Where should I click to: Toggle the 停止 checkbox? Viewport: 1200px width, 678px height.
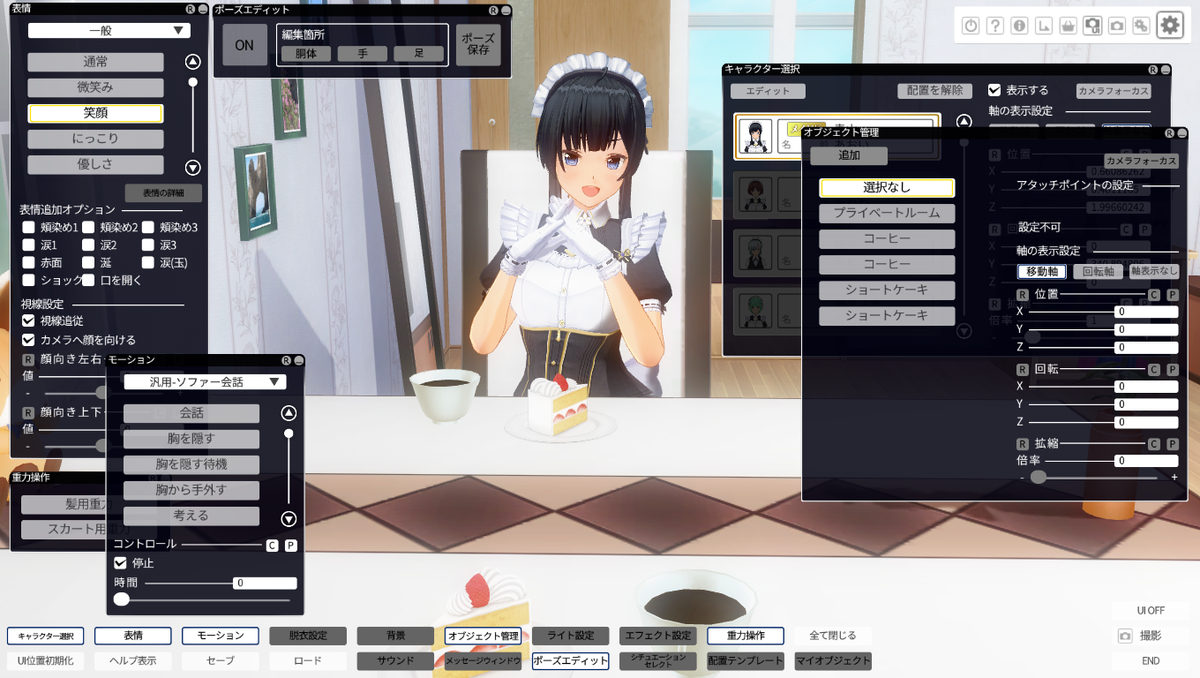[121, 563]
